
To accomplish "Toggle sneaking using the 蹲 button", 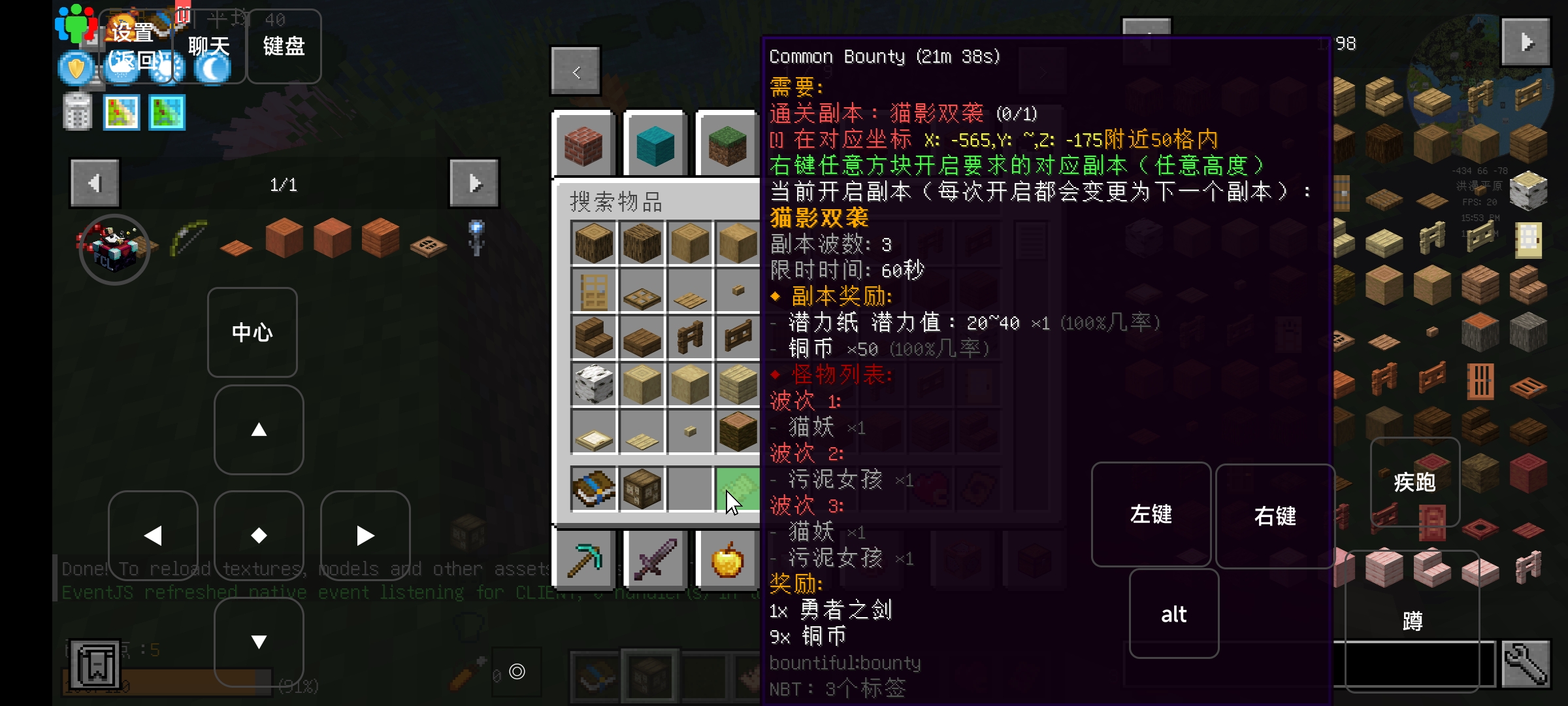I will [x=1413, y=621].
